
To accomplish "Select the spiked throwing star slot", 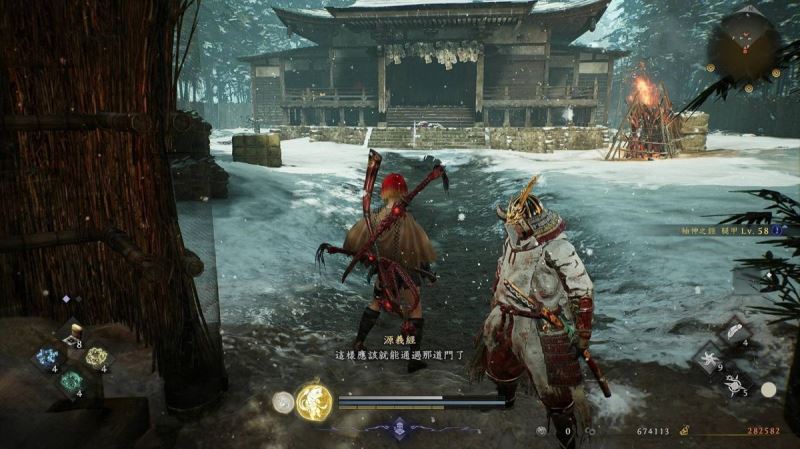I will 735,383.
